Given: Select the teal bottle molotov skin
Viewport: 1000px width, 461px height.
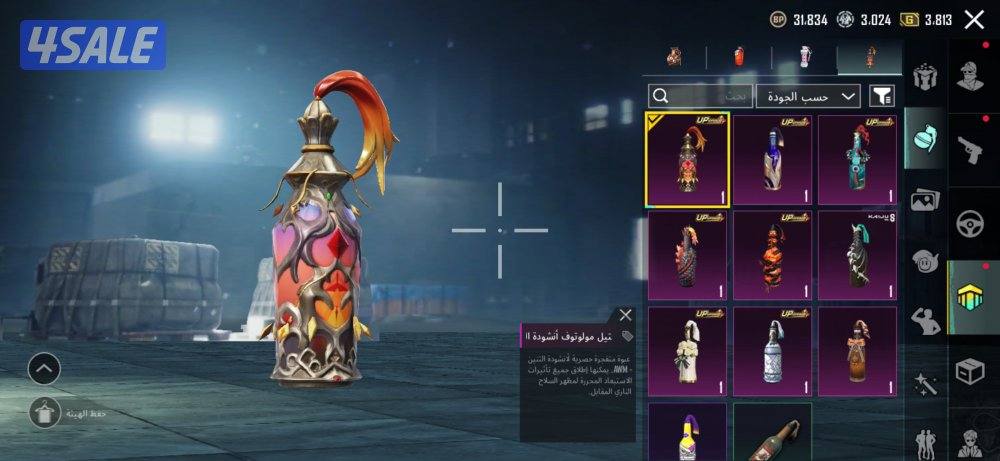Looking at the screenshot, I should point(857,159).
